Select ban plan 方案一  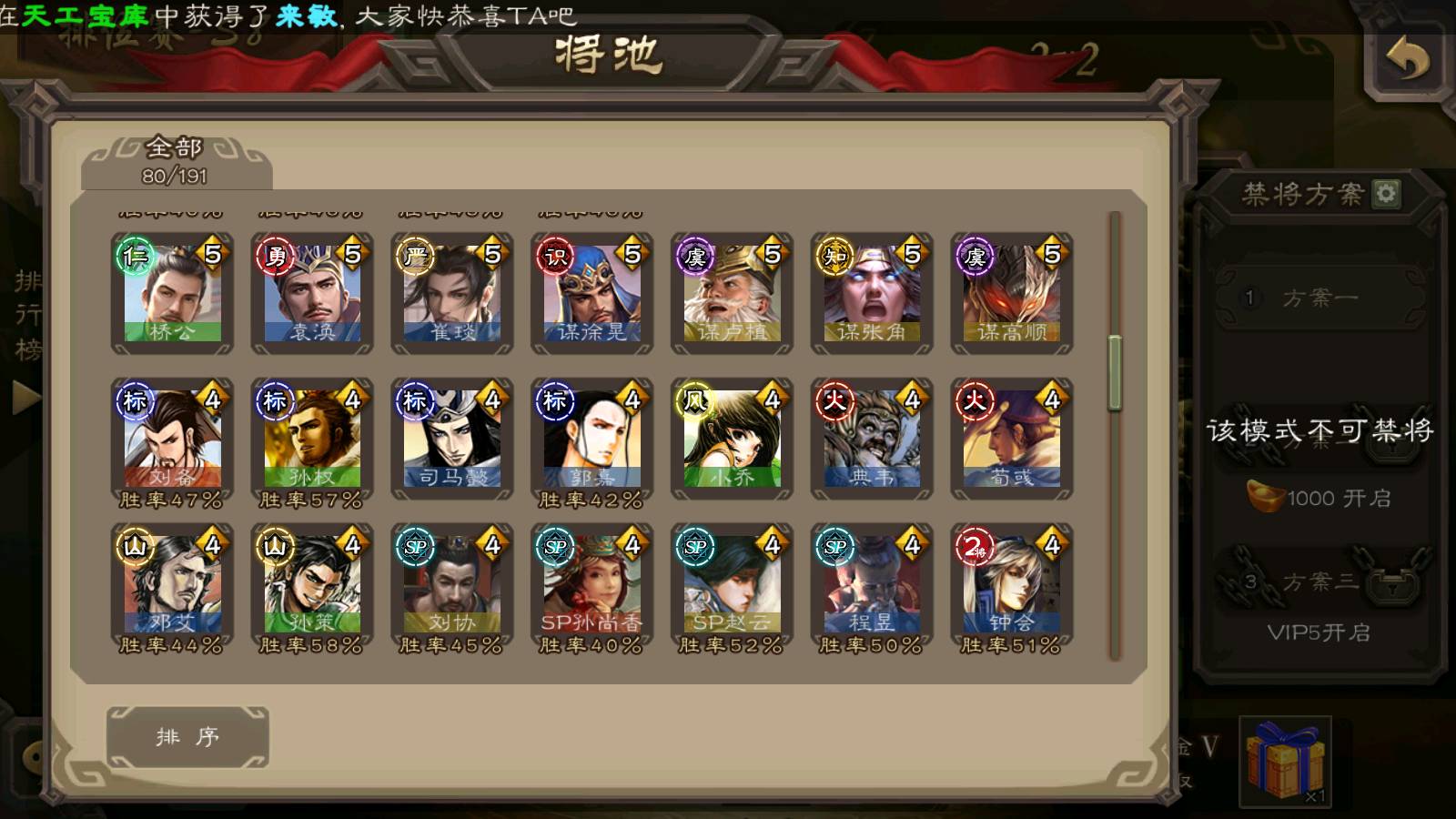point(1319,298)
